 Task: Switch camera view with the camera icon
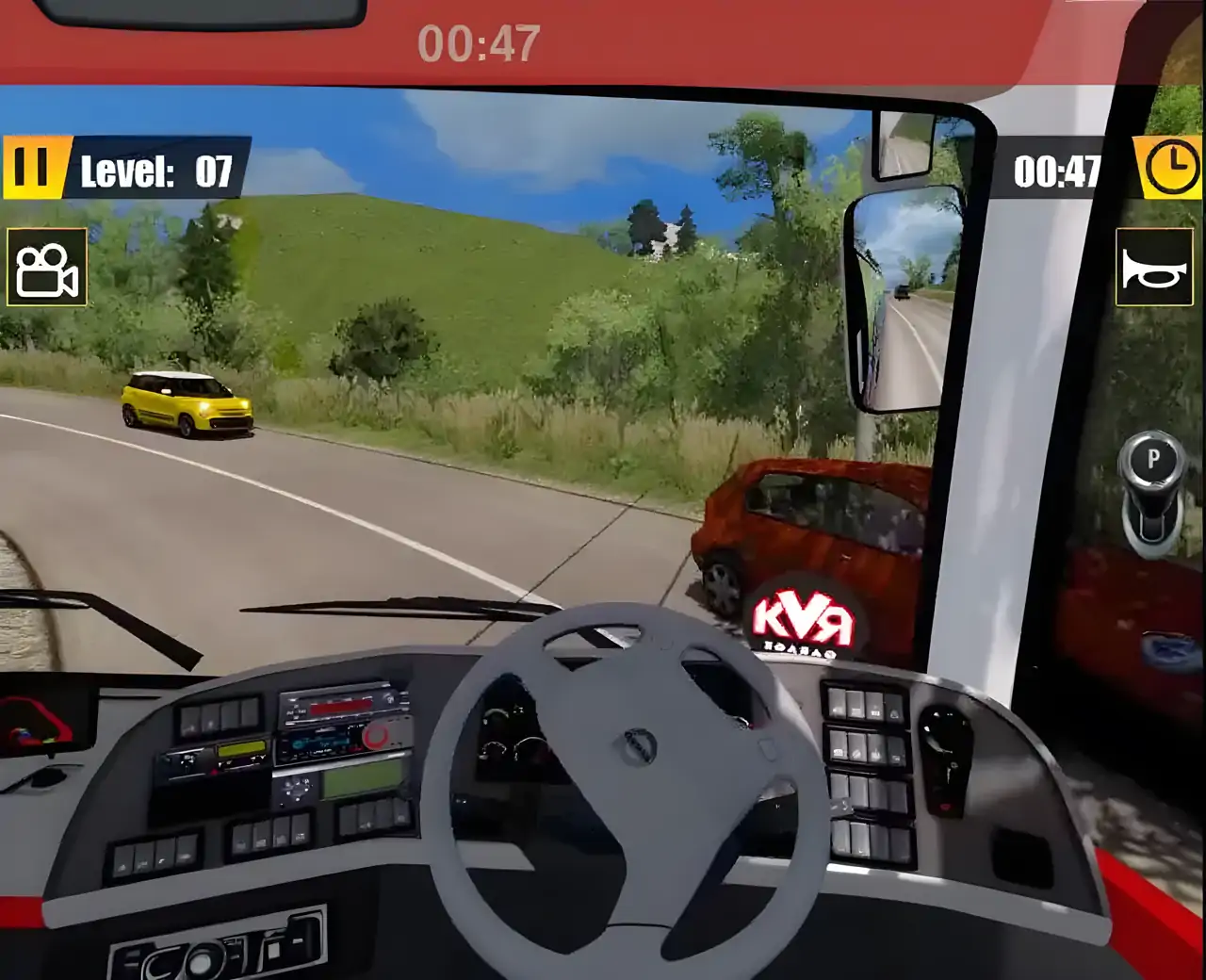click(x=47, y=268)
